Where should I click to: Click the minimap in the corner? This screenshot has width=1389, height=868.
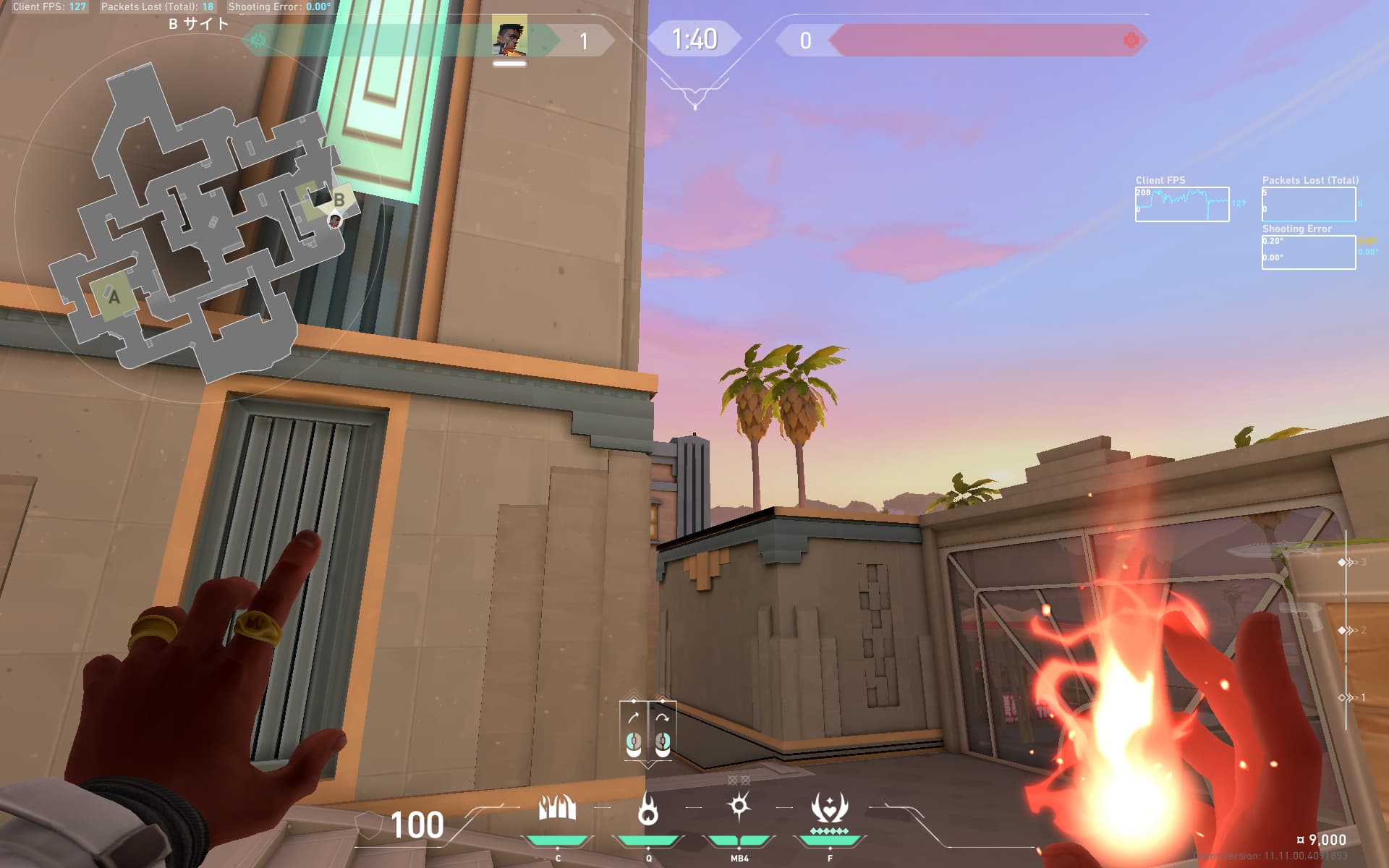click(x=195, y=224)
